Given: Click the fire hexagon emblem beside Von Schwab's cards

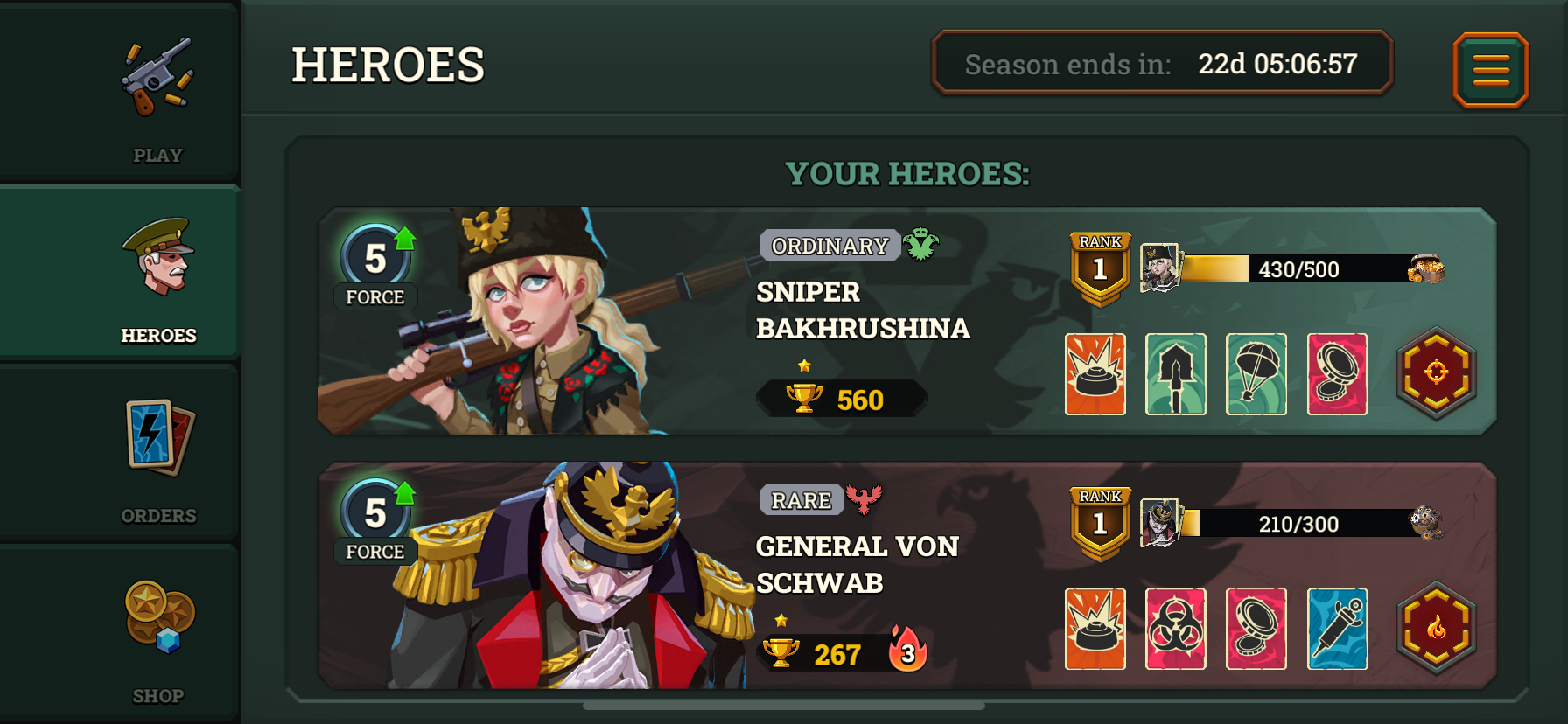Looking at the screenshot, I should tap(1438, 629).
